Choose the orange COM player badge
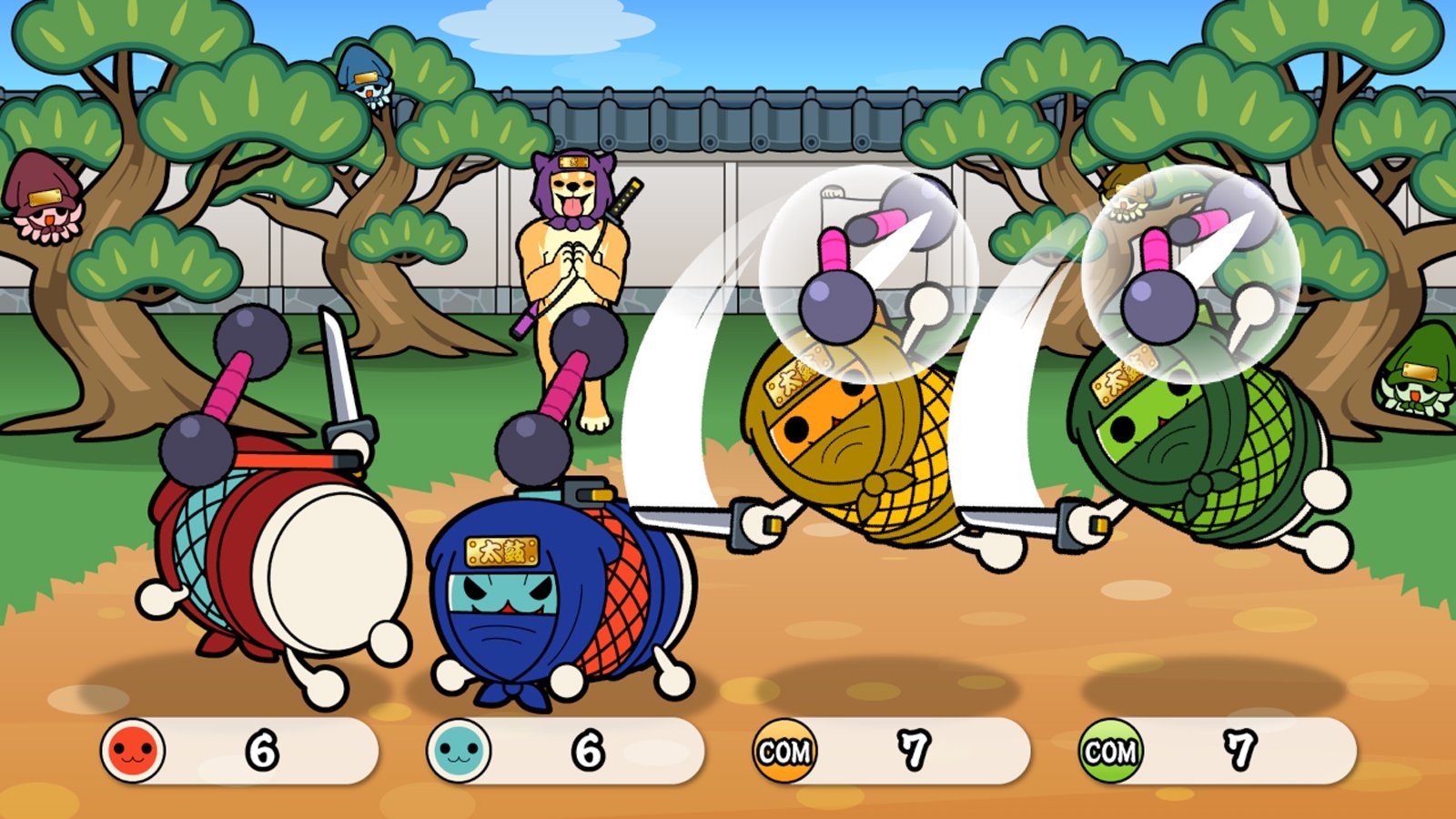 tap(784, 751)
